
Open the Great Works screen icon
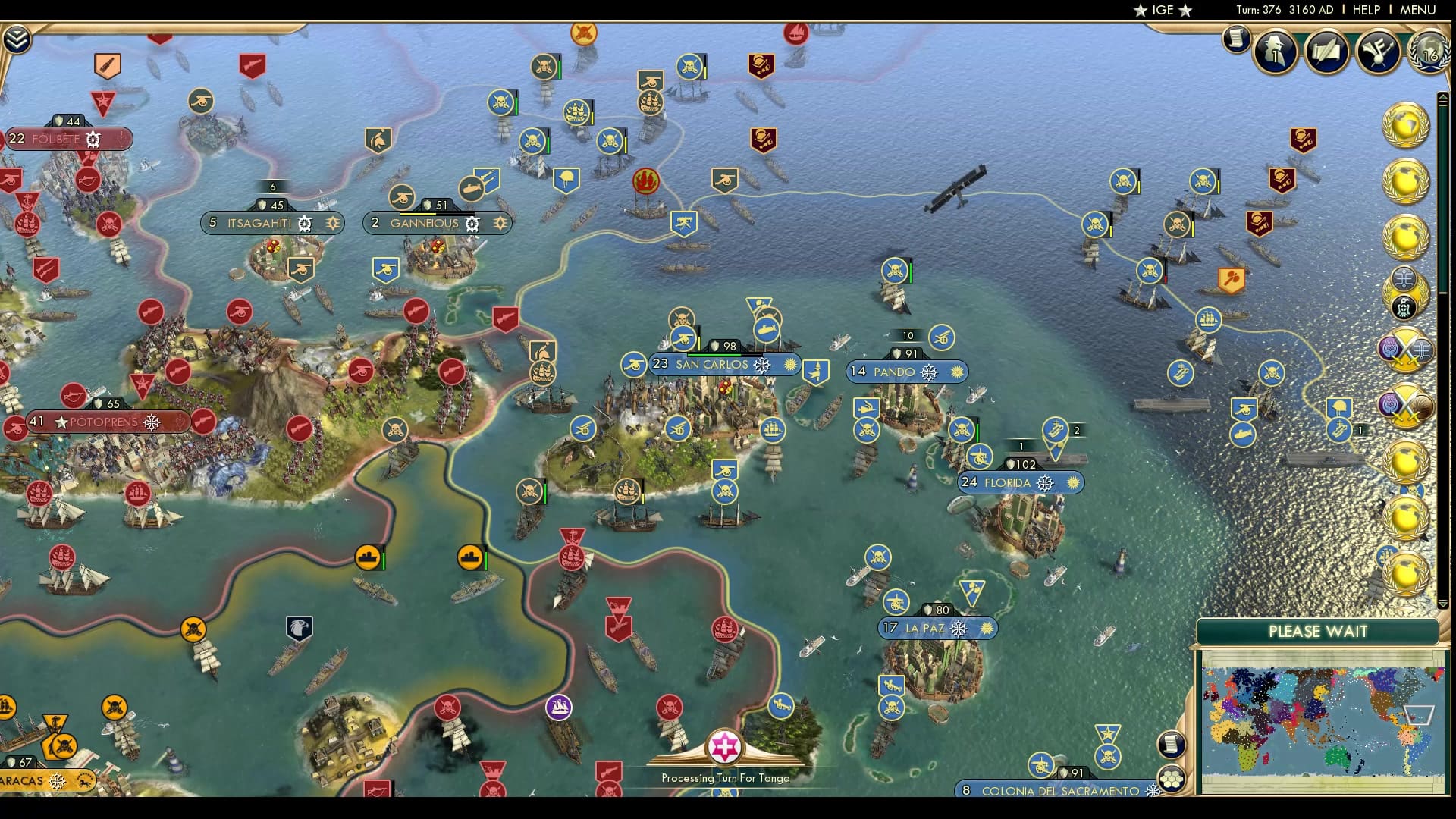pos(1380,50)
